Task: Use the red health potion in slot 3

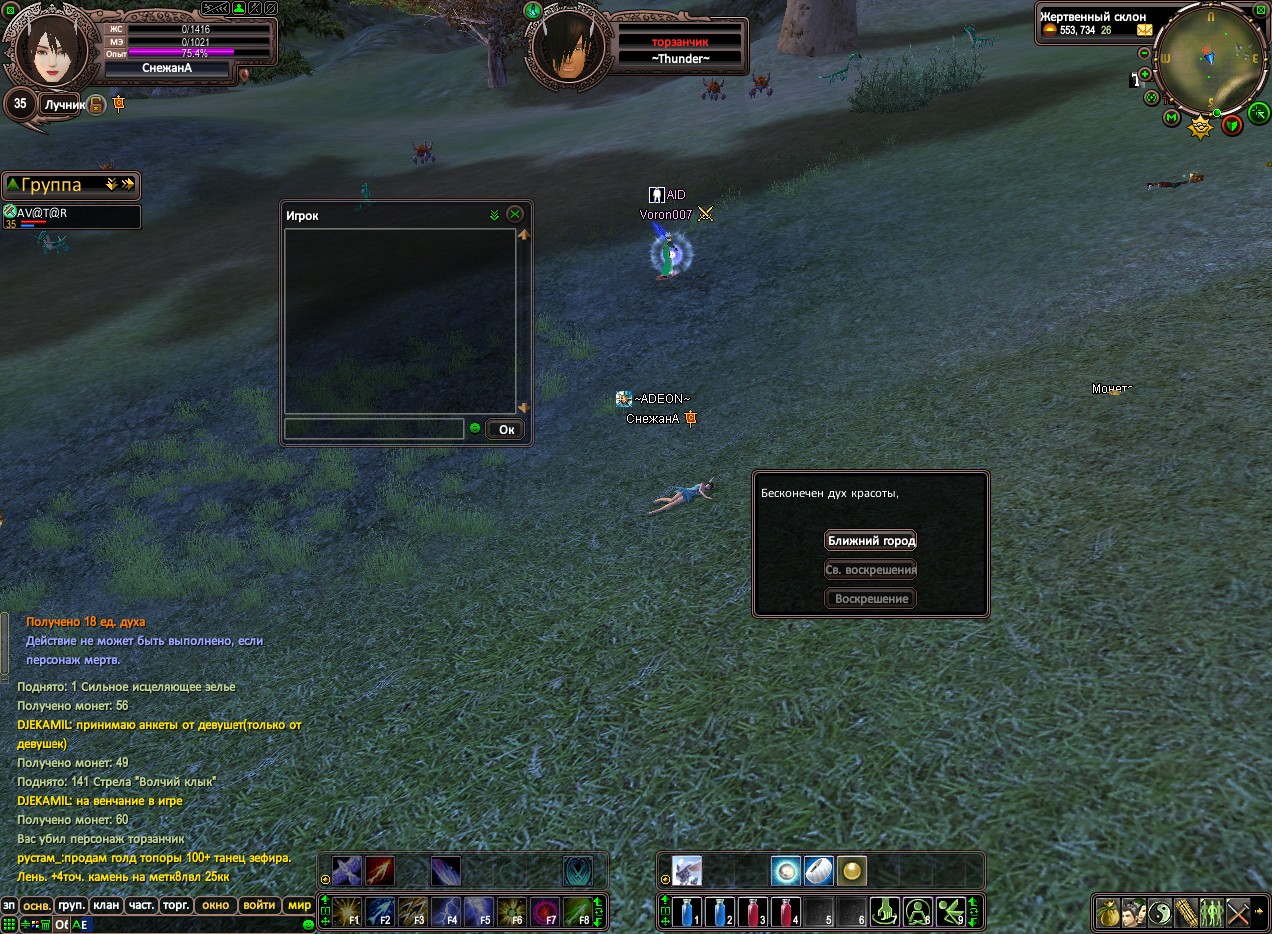Action: [752, 912]
